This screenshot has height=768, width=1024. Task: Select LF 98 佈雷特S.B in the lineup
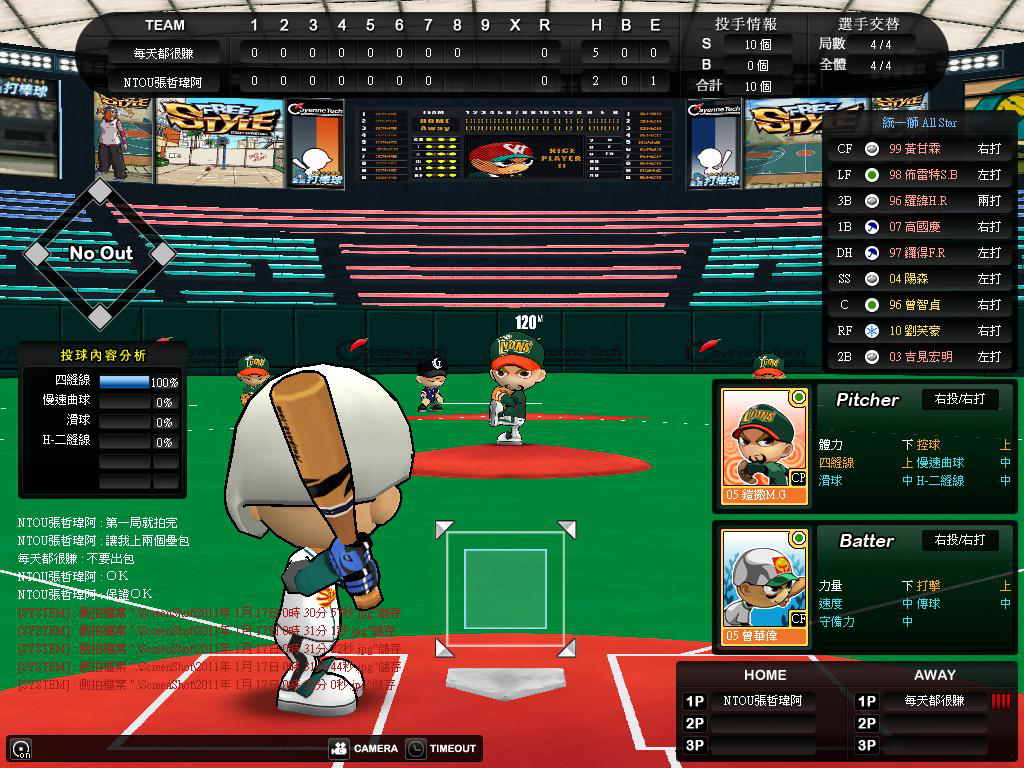point(919,174)
